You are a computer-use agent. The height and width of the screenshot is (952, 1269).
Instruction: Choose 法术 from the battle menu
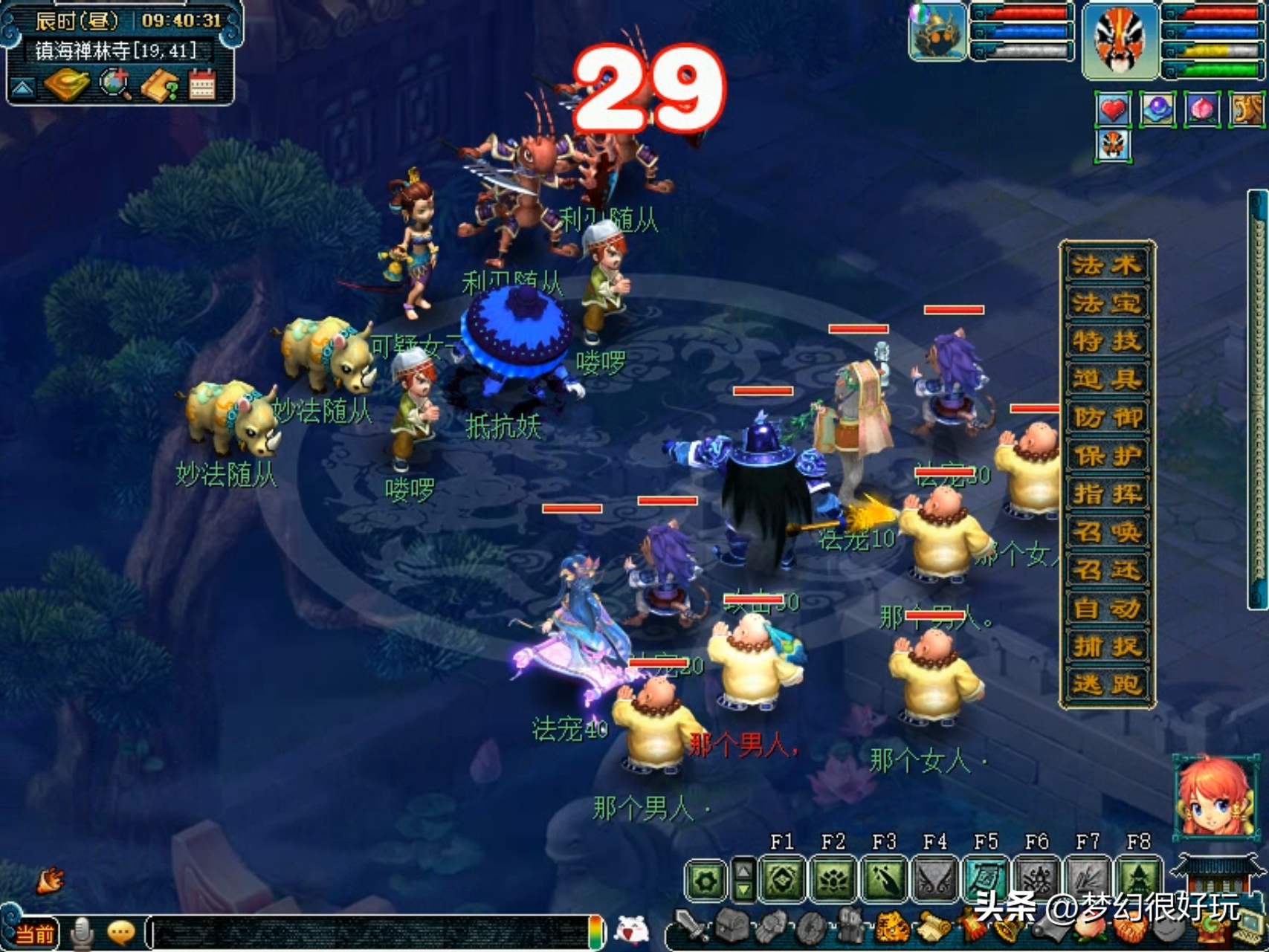(1106, 265)
